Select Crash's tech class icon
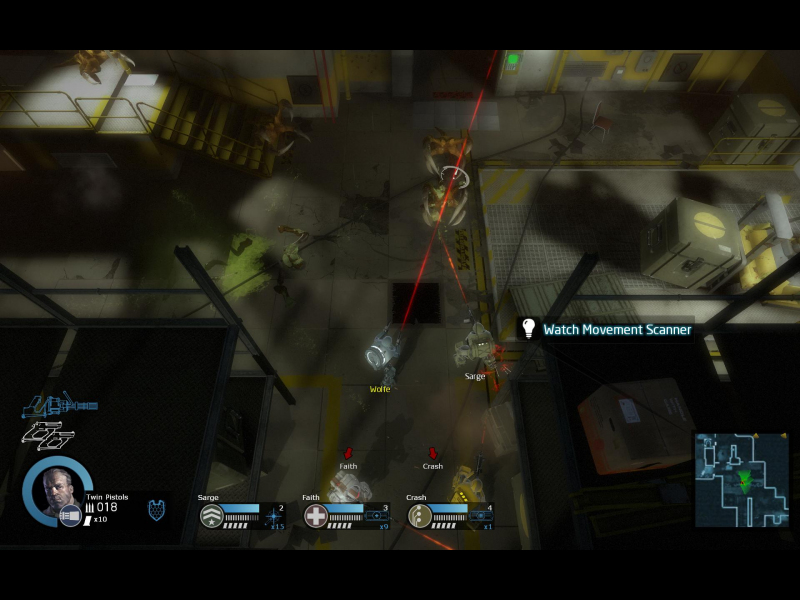Screen dimensions: 800x600 [x=420, y=516]
